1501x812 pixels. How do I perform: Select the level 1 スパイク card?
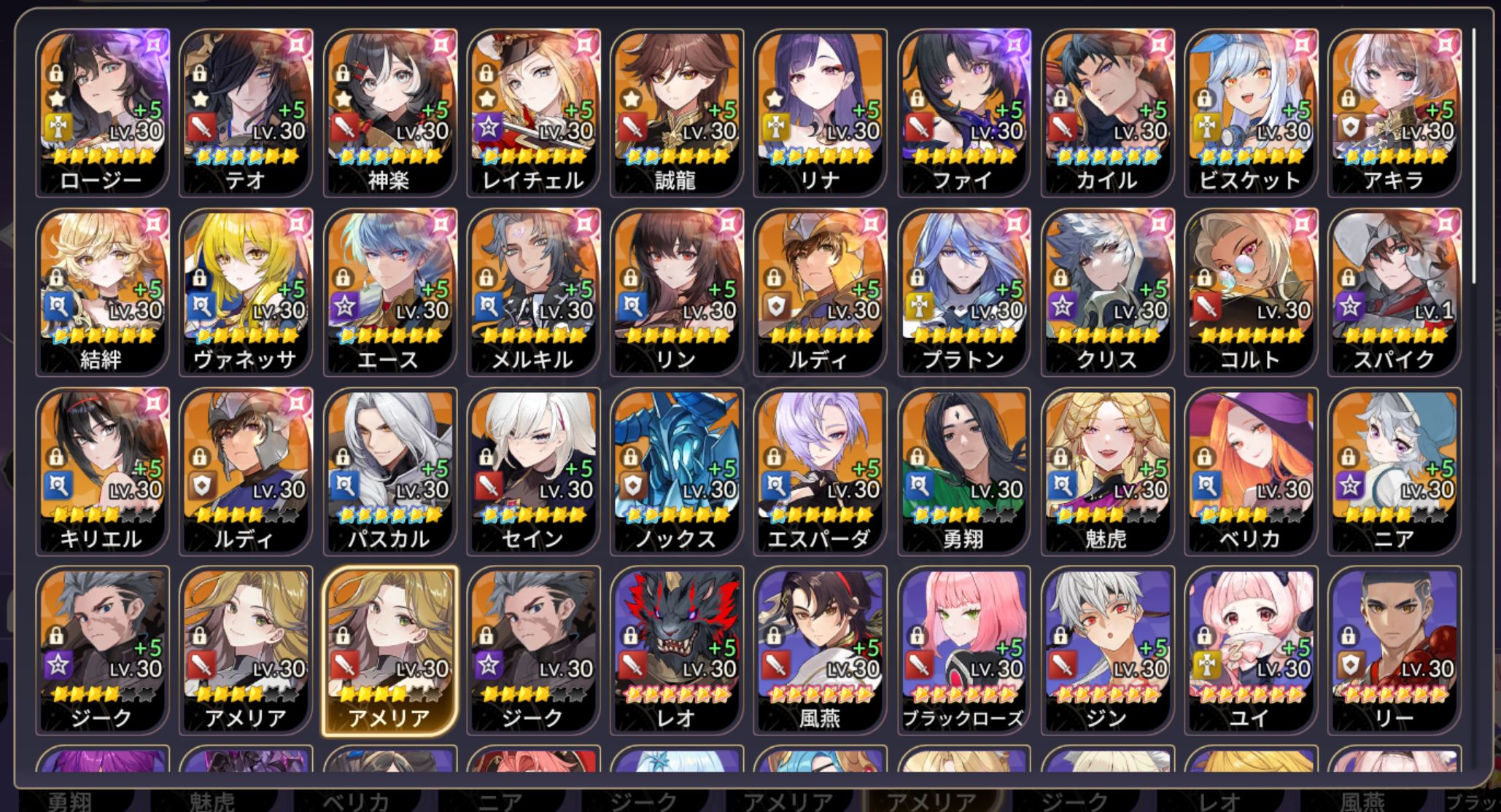point(1395,292)
